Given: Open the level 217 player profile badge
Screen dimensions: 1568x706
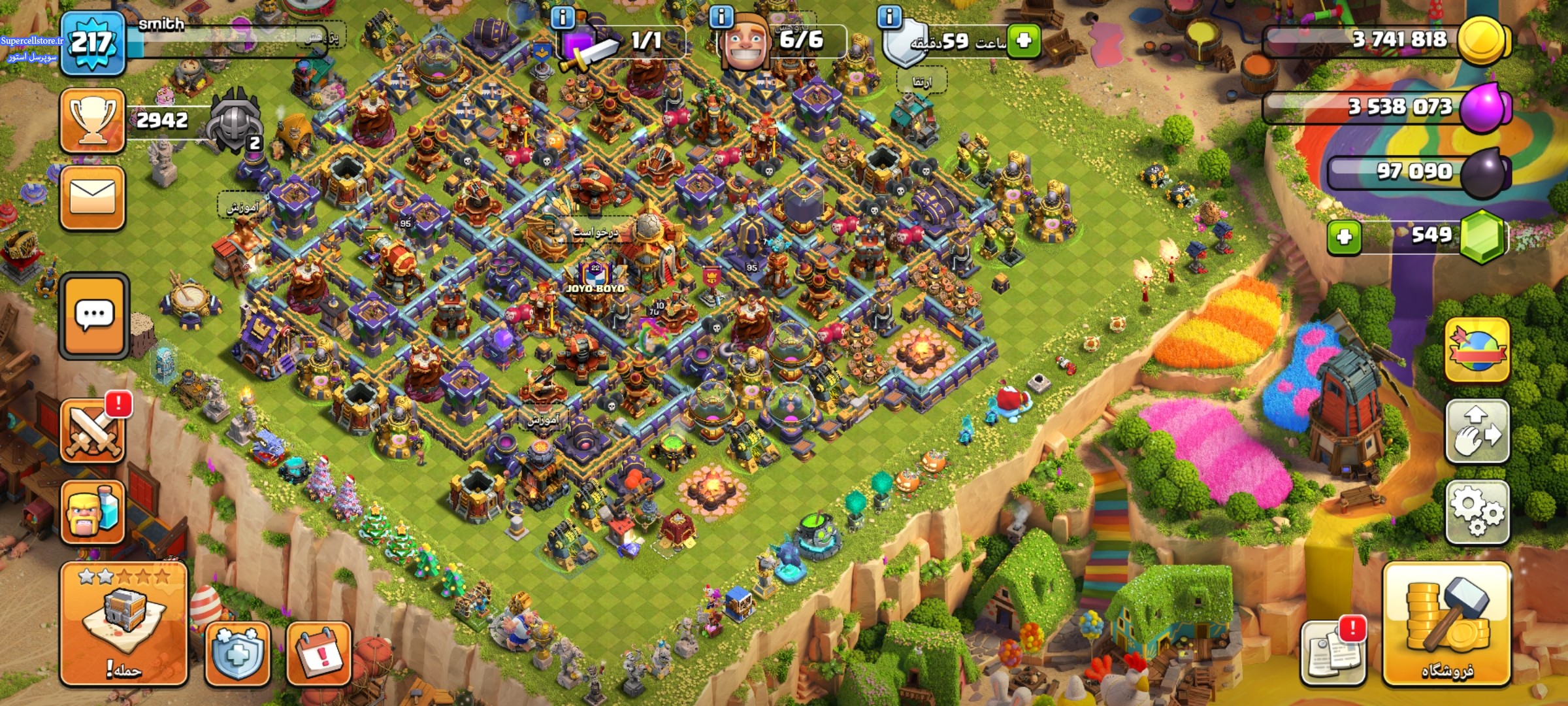Looking at the screenshot, I should [x=92, y=43].
